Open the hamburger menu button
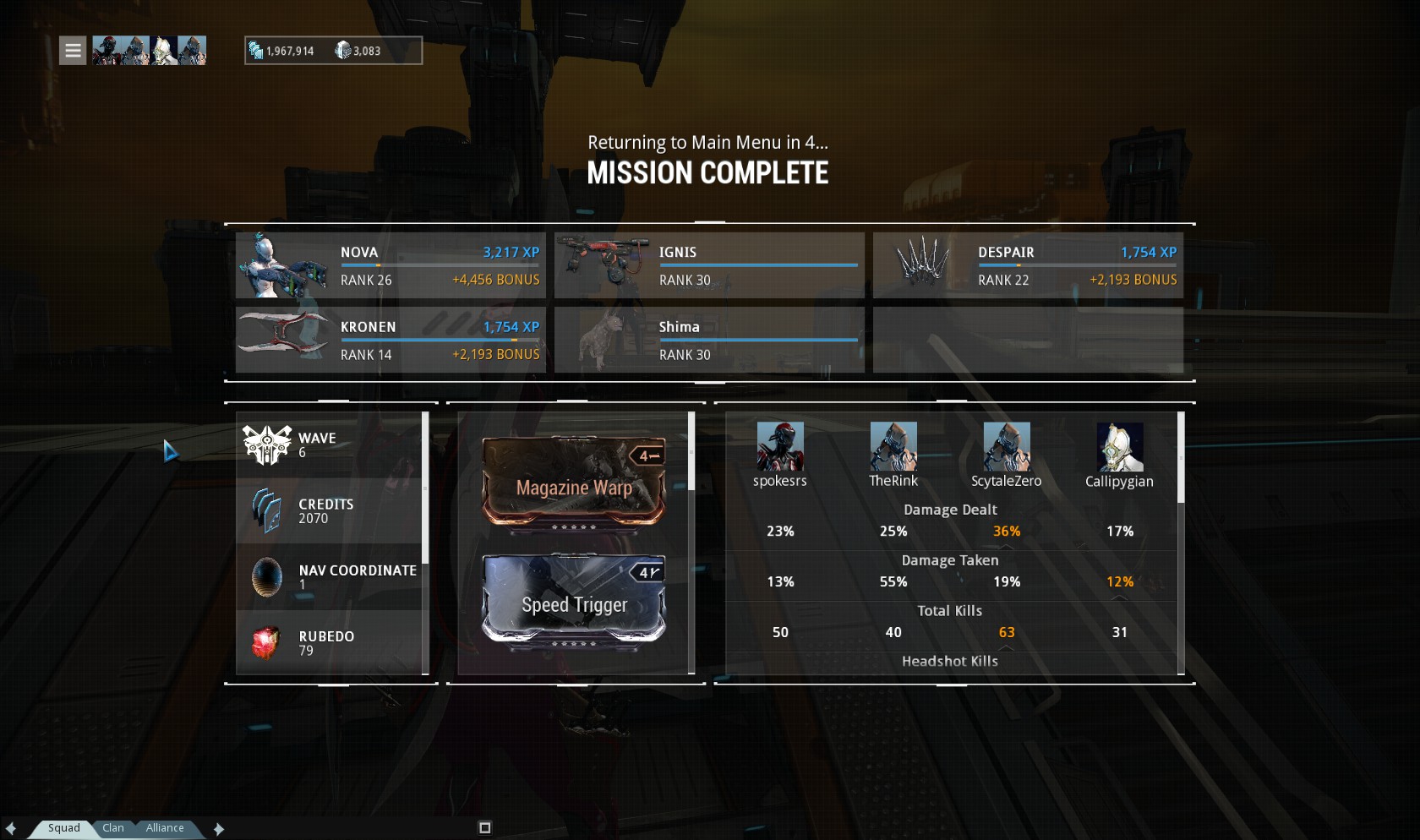1420x840 pixels. click(73, 51)
